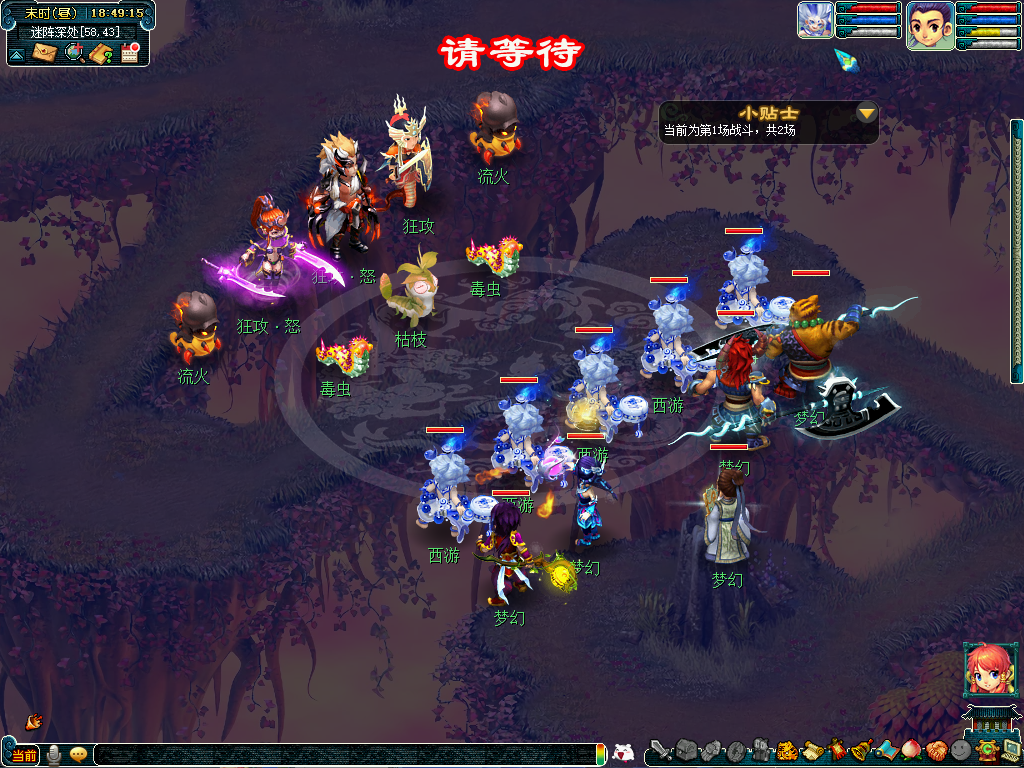Open the scroll quest icon
The height and width of the screenshot is (768, 1024).
(812, 749)
